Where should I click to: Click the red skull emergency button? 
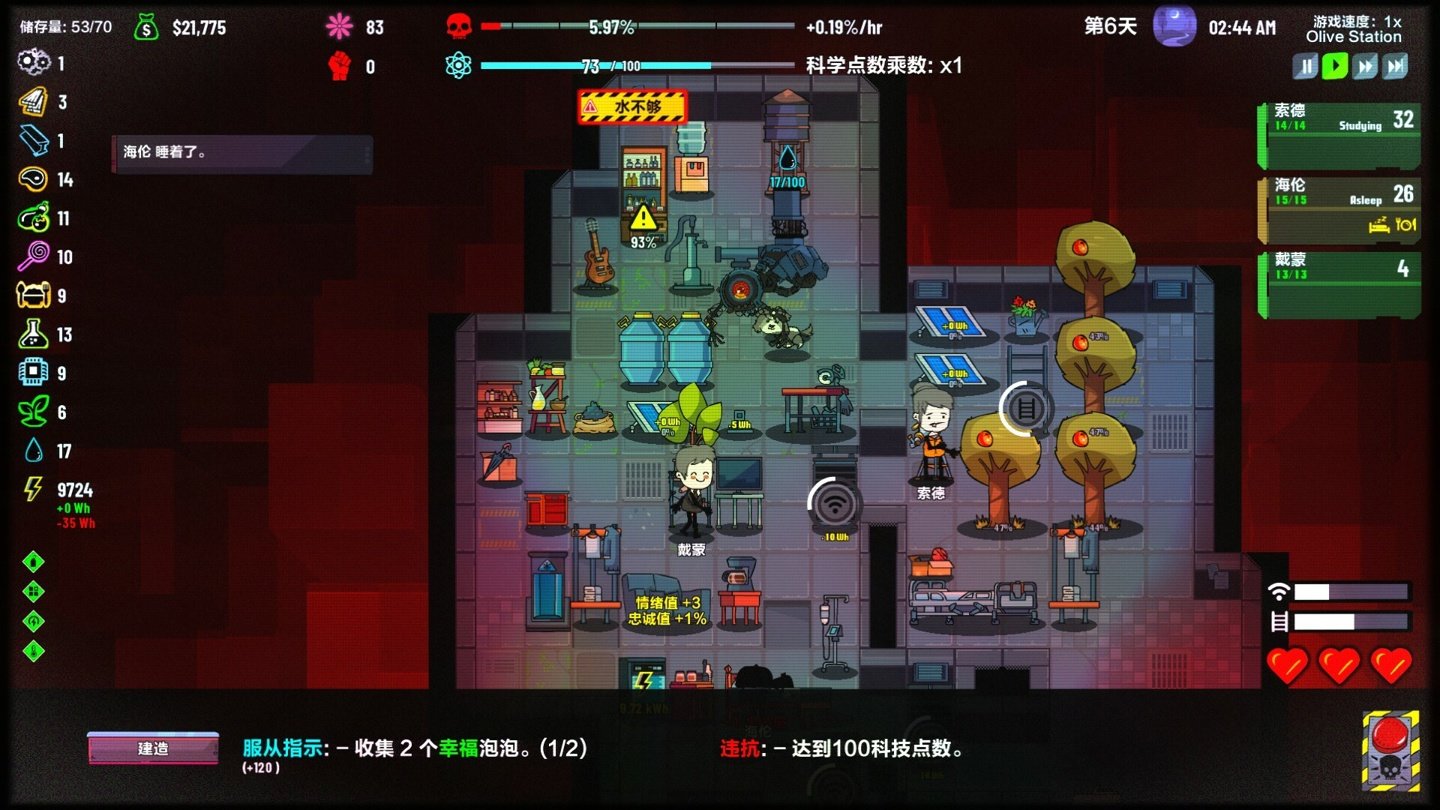[1390, 751]
